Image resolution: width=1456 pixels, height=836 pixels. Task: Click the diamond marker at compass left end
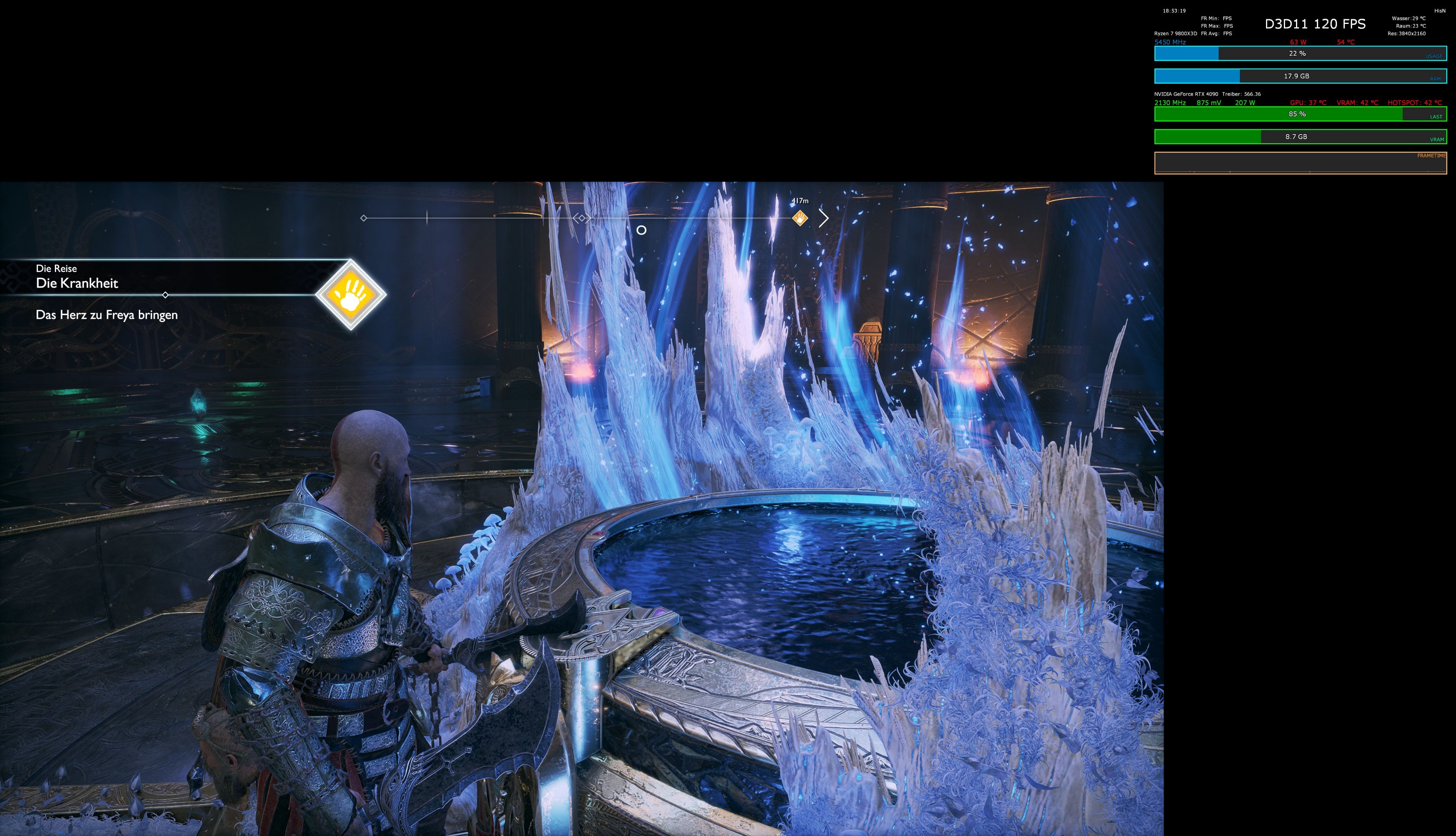(x=364, y=218)
